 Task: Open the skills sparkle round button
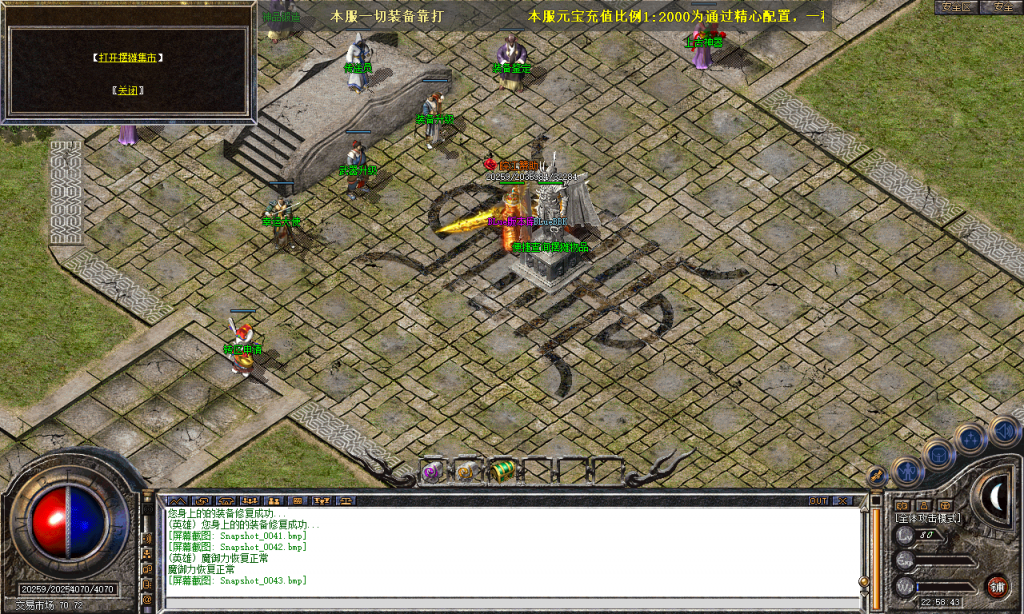coord(969,438)
